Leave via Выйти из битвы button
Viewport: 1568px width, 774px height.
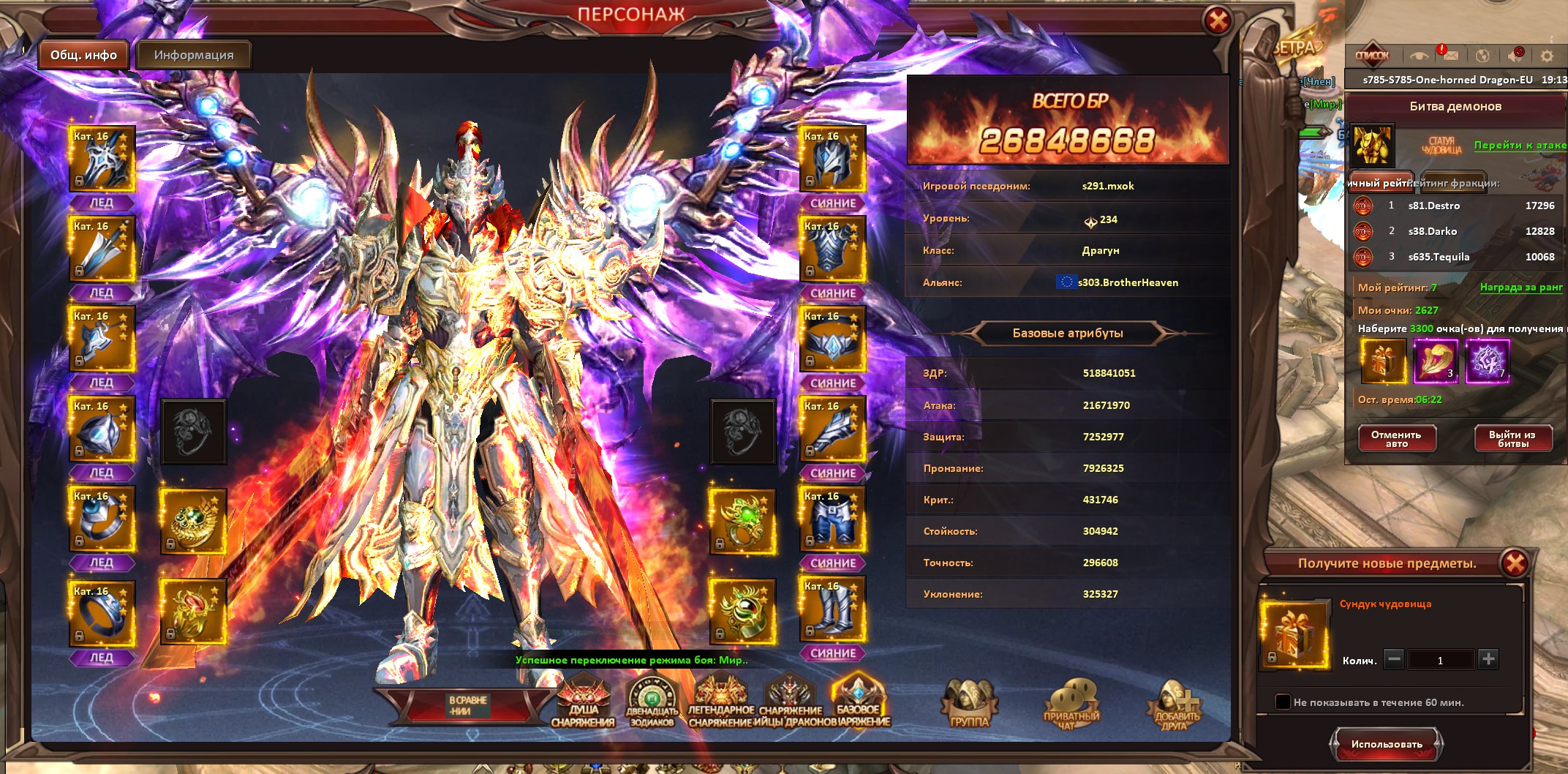pos(1512,439)
